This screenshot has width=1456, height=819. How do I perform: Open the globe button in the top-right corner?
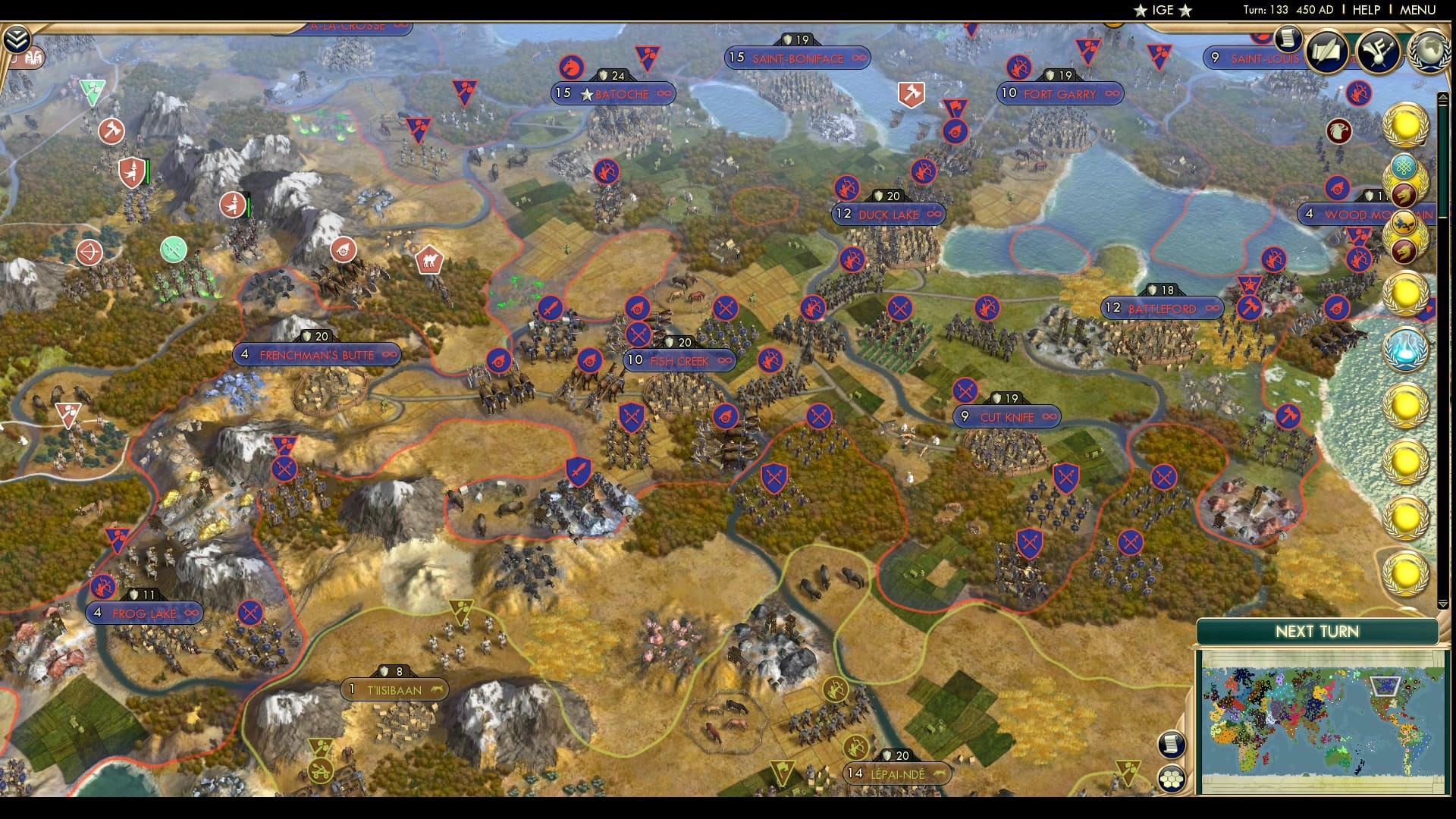click(1428, 52)
